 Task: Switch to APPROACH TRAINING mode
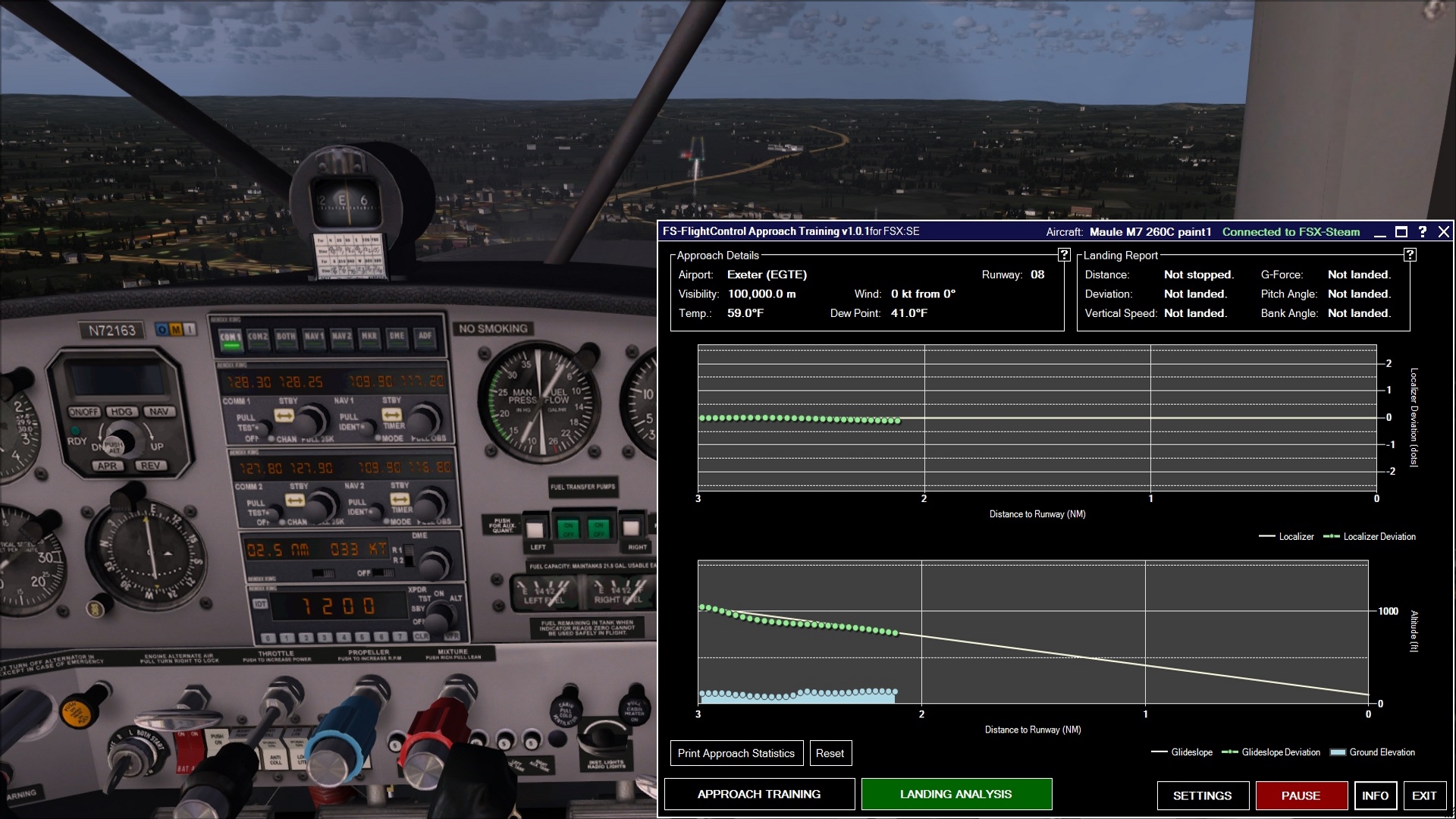pos(759,794)
